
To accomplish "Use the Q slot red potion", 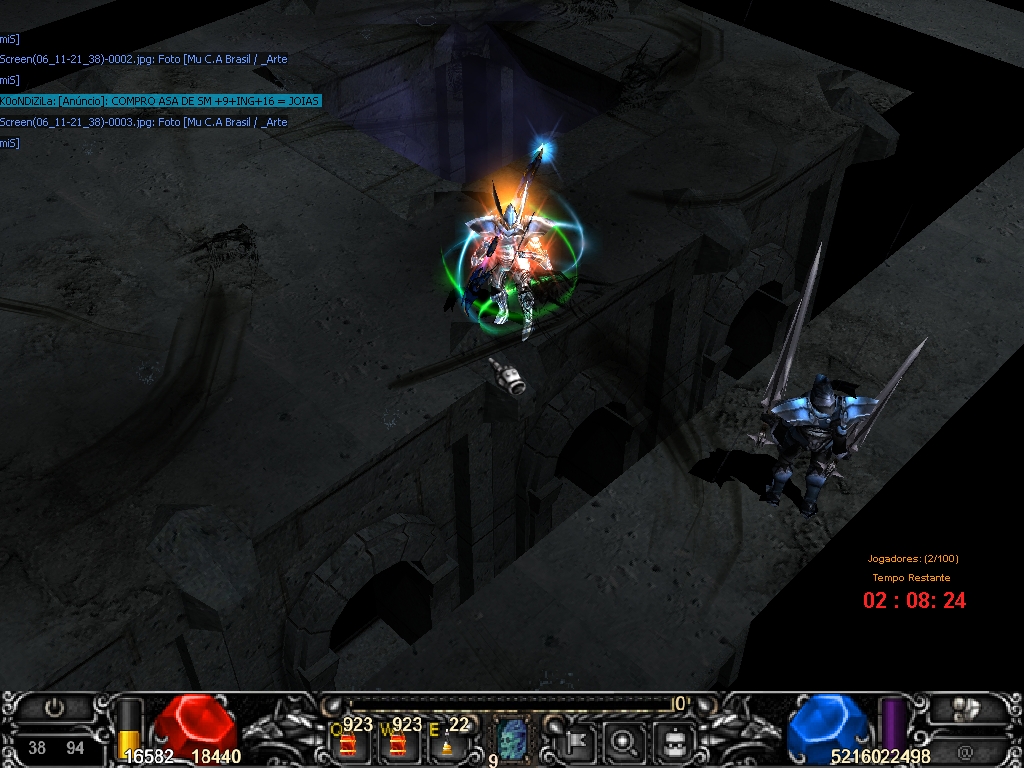I will pyautogui.click(x=347, y=744).
